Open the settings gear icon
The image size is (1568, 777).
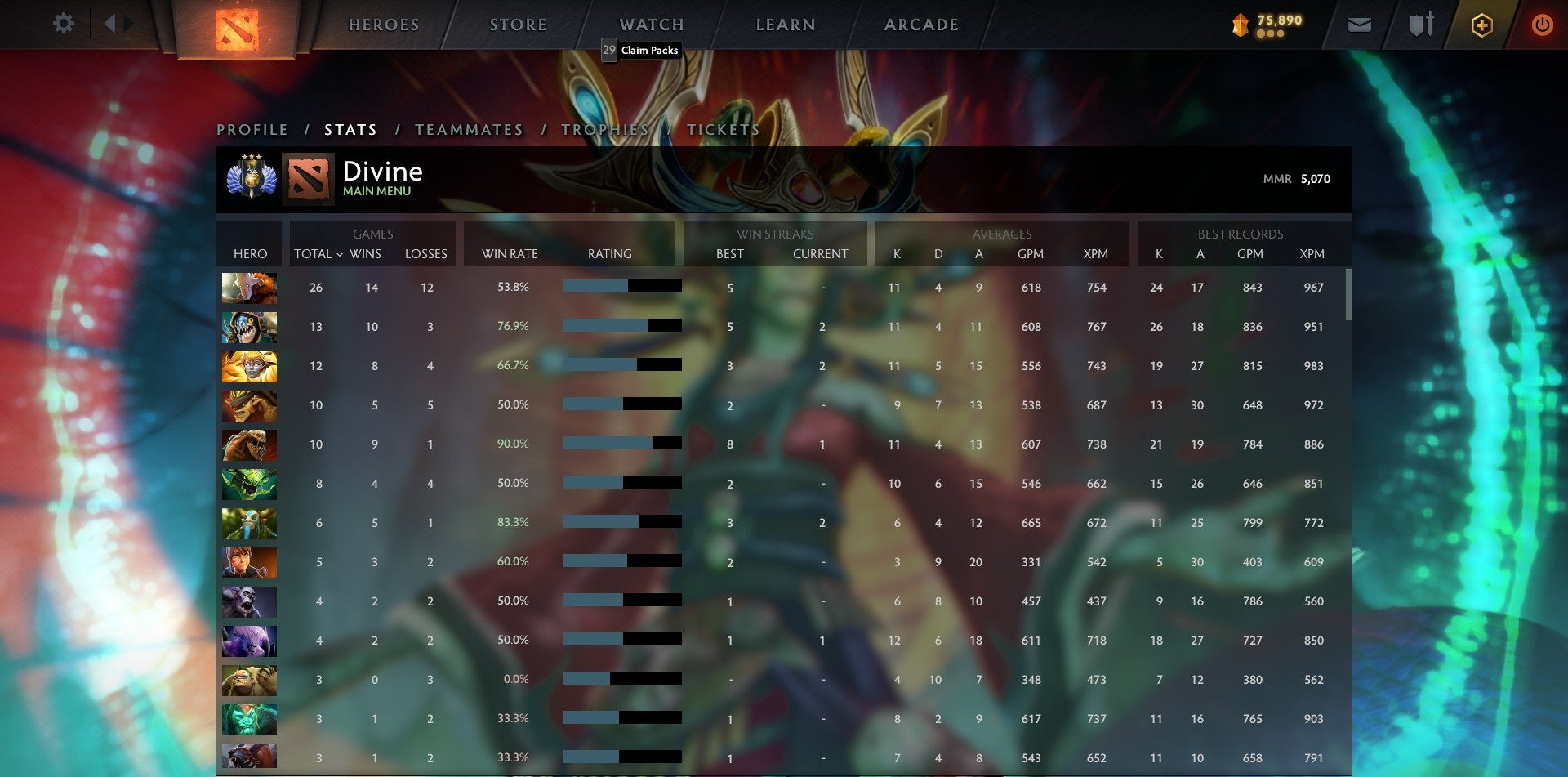63,24
